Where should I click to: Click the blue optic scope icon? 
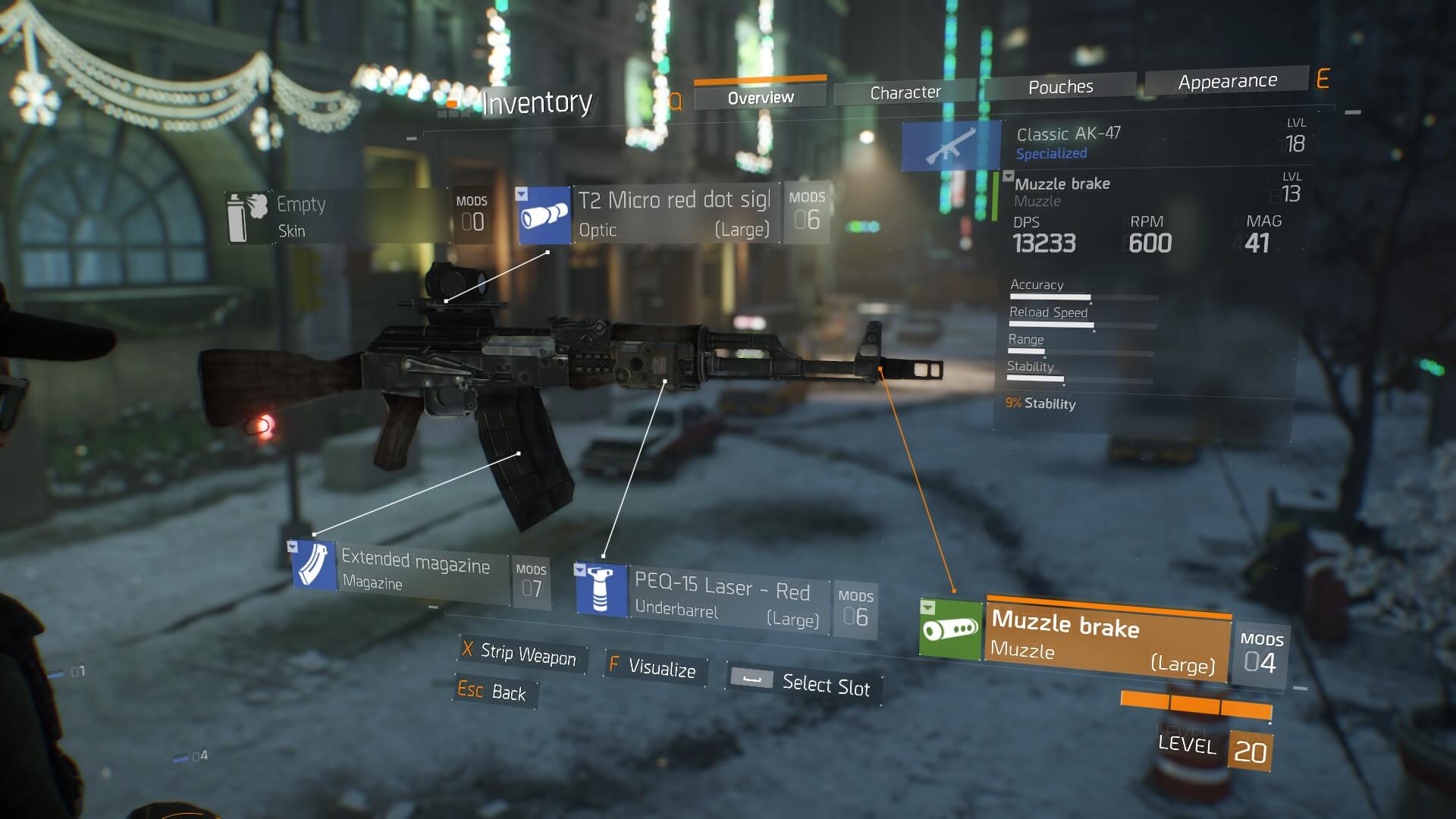tap(544, 216)
